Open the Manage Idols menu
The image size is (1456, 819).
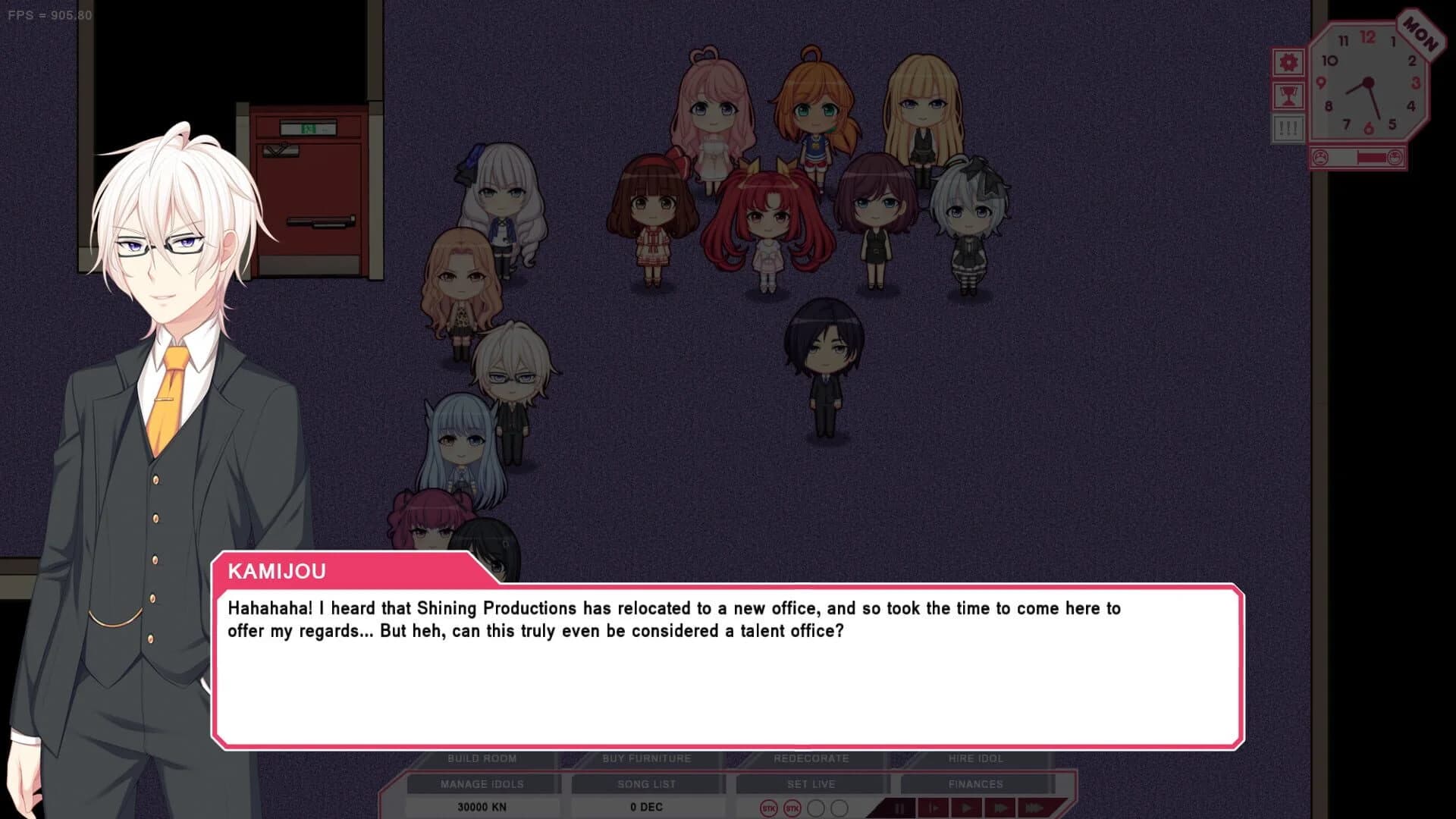(x=482, y=784)
